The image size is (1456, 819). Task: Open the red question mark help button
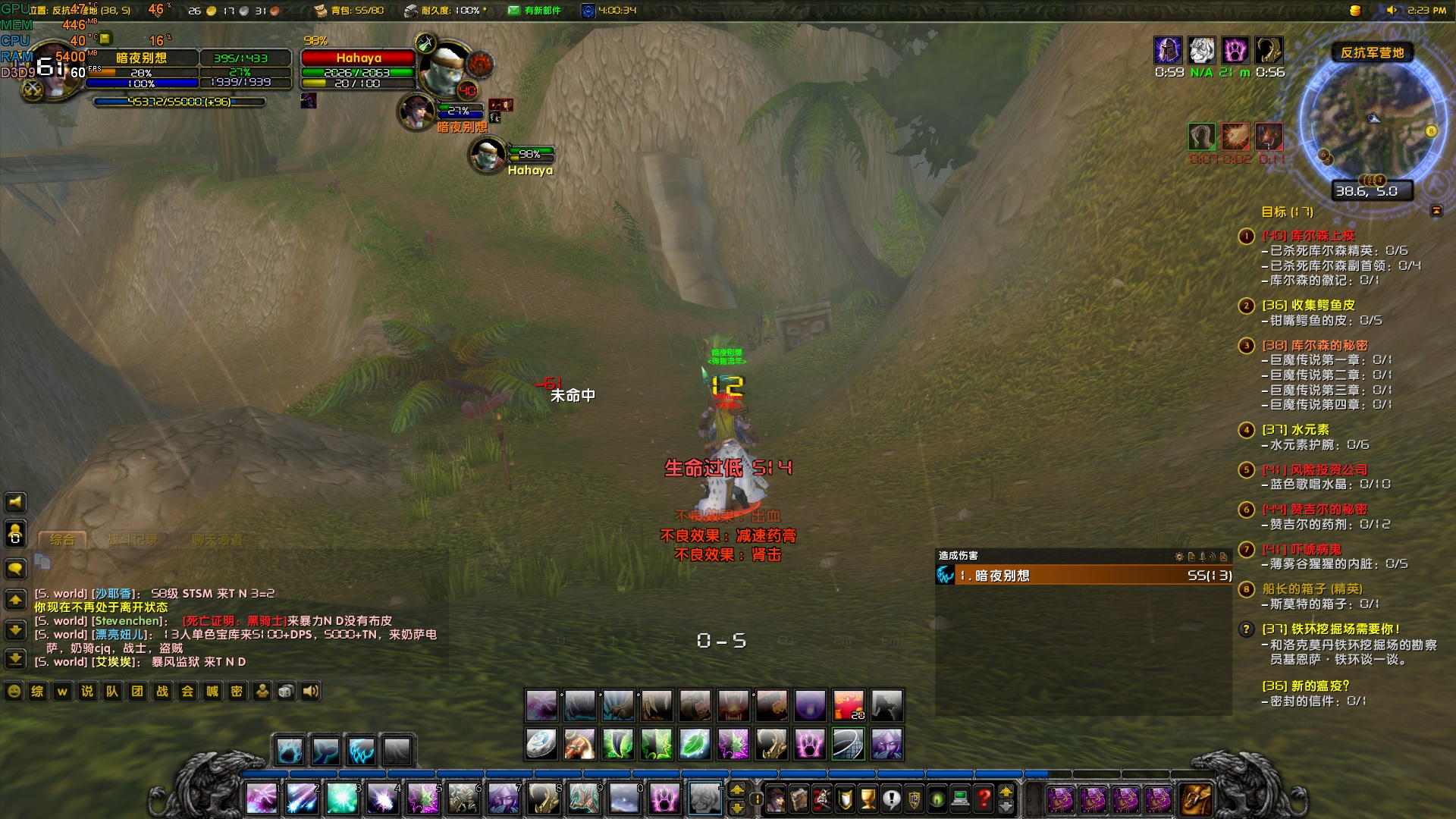tap(984, 799)
